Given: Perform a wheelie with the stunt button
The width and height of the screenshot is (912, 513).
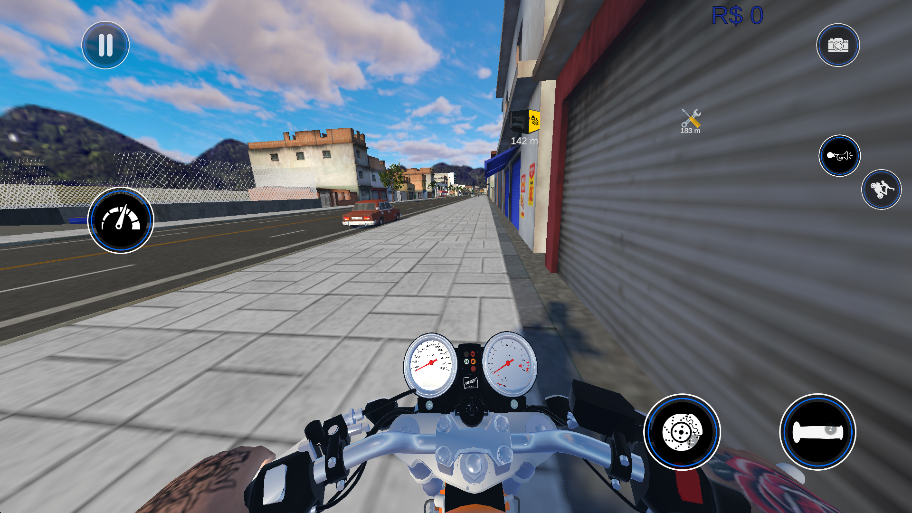Looking at the screenshot, I should [x=881, y=189].
